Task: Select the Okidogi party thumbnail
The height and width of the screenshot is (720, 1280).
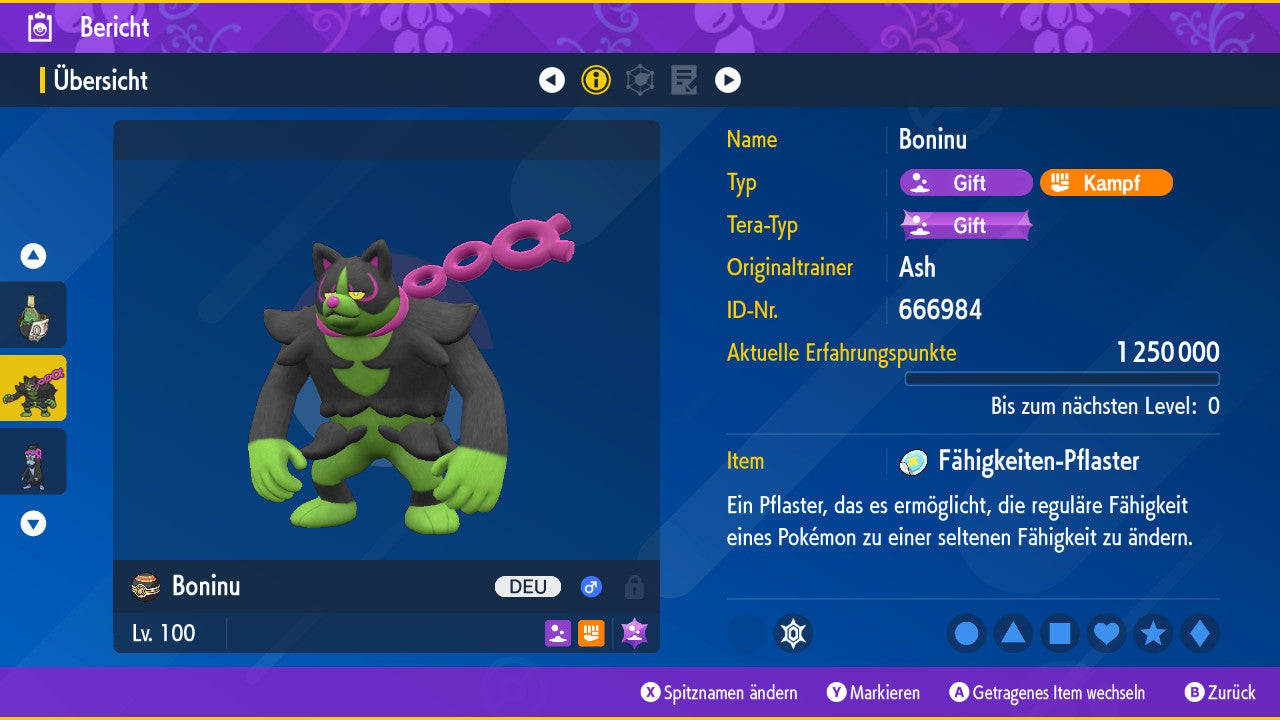Action: coord(33,388)
